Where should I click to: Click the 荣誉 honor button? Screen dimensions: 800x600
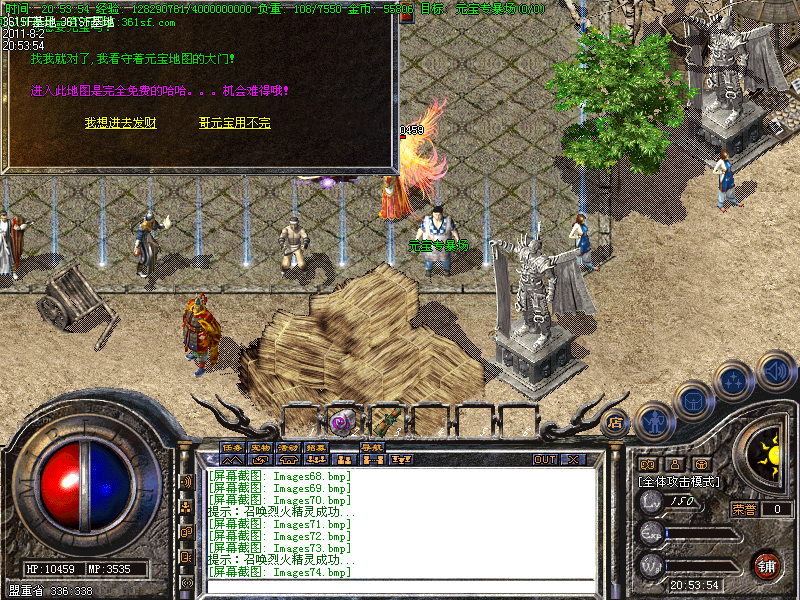pyautogui.click(x=743, y=509)
